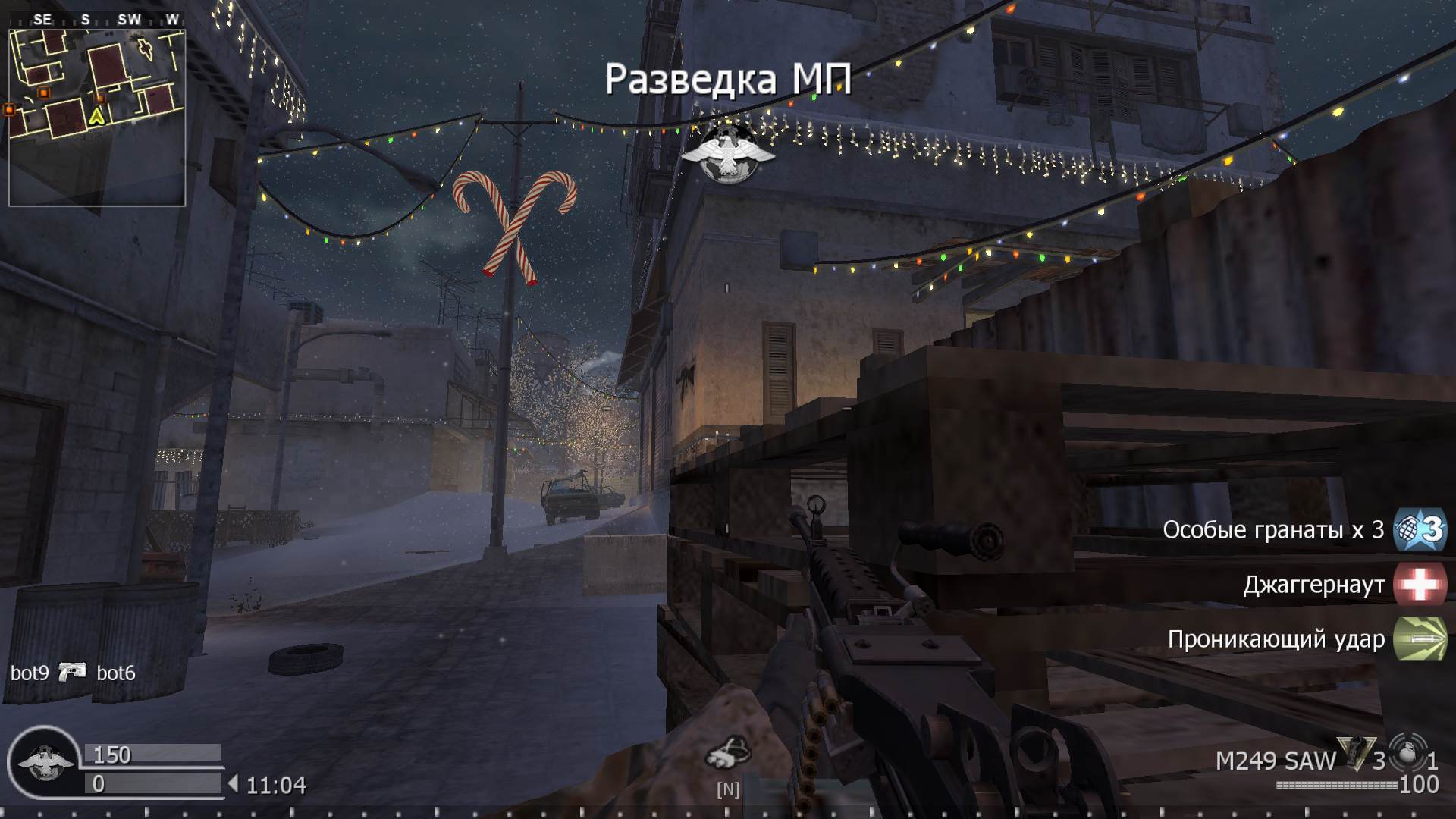Click the yellow player arrow on the minimap
1456x819 pixels.
(96, 118)
